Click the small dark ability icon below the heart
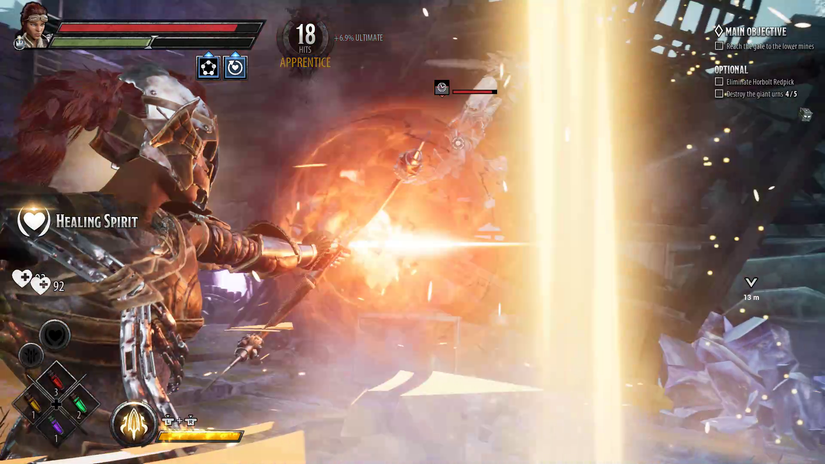This screenshot has width=825, height=464. coord(30,354)
